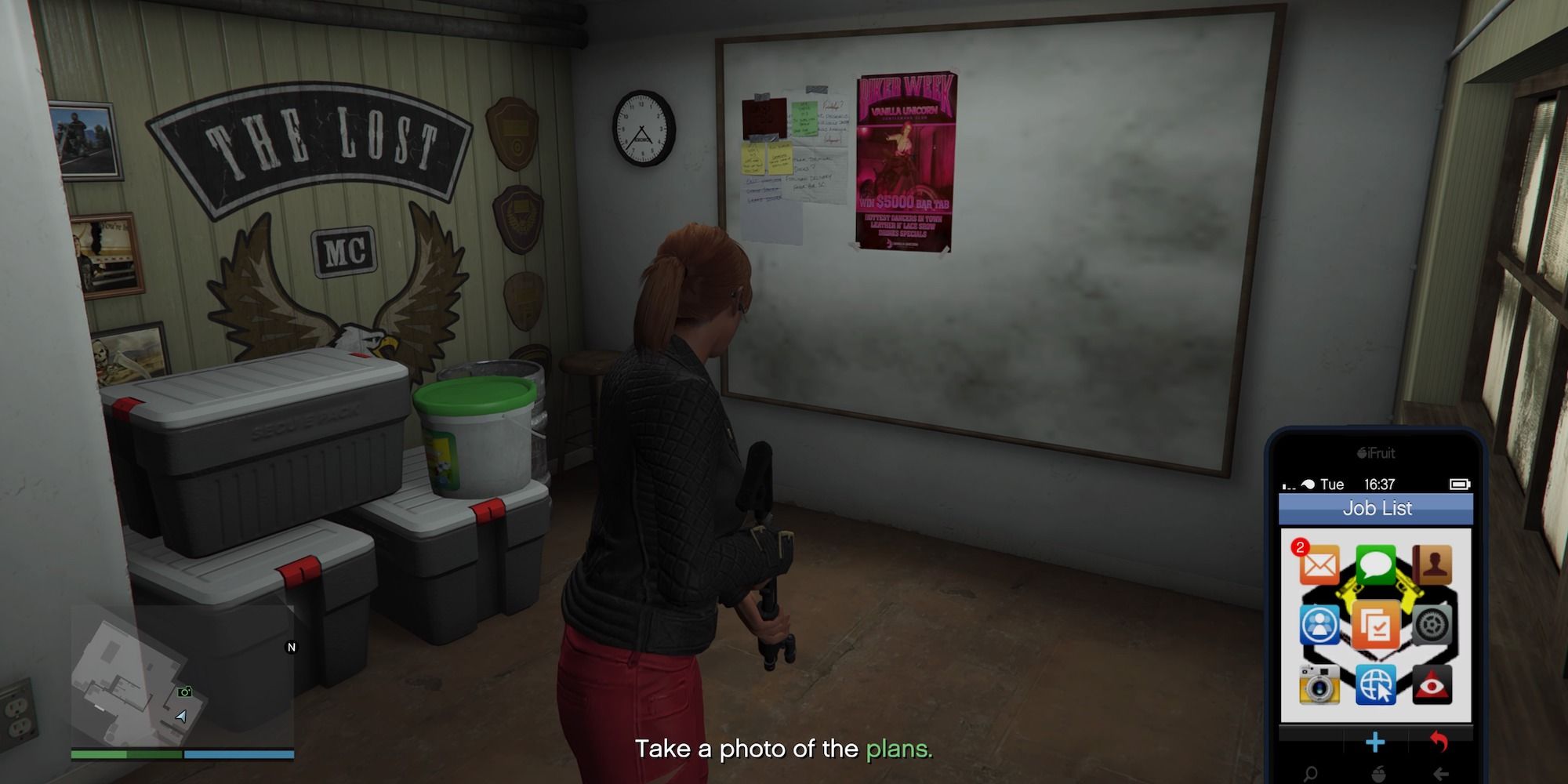
Task: Select the Job List header bar
Action: point(1377,508)
